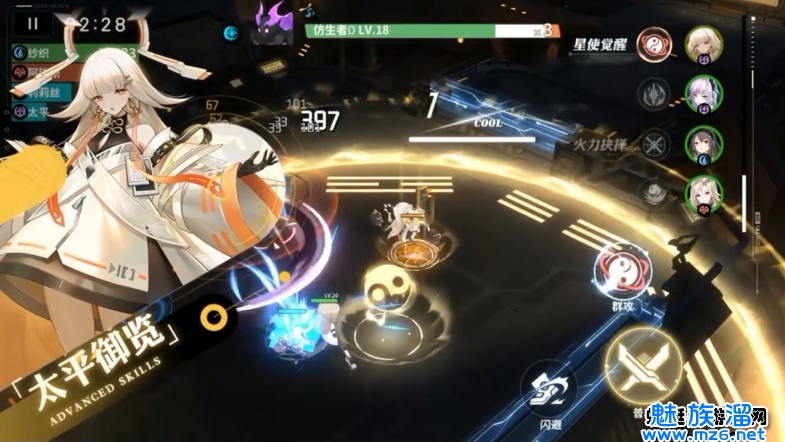
Task: Select the bottom cream-haired character portrait
Action: point(704,192)
